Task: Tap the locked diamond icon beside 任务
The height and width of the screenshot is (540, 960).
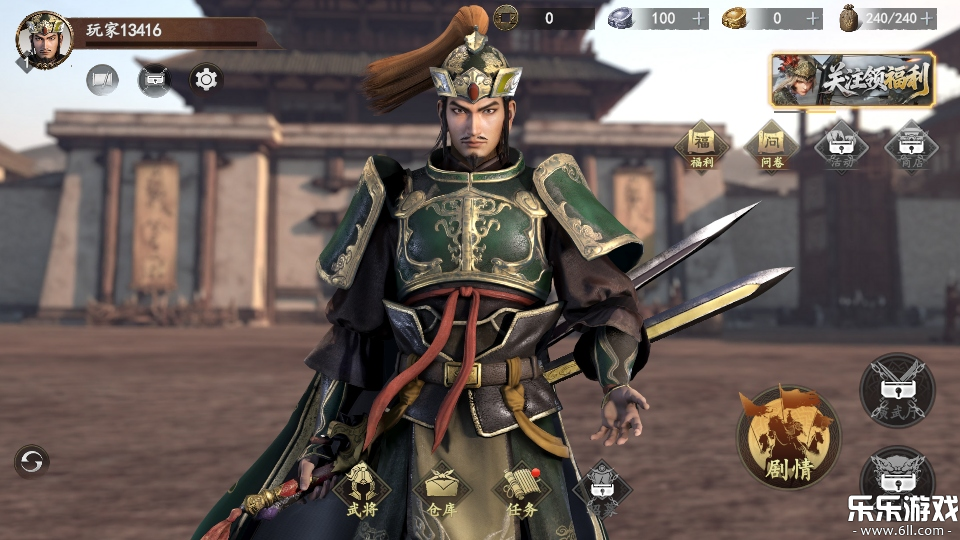Action: point(603,488)
